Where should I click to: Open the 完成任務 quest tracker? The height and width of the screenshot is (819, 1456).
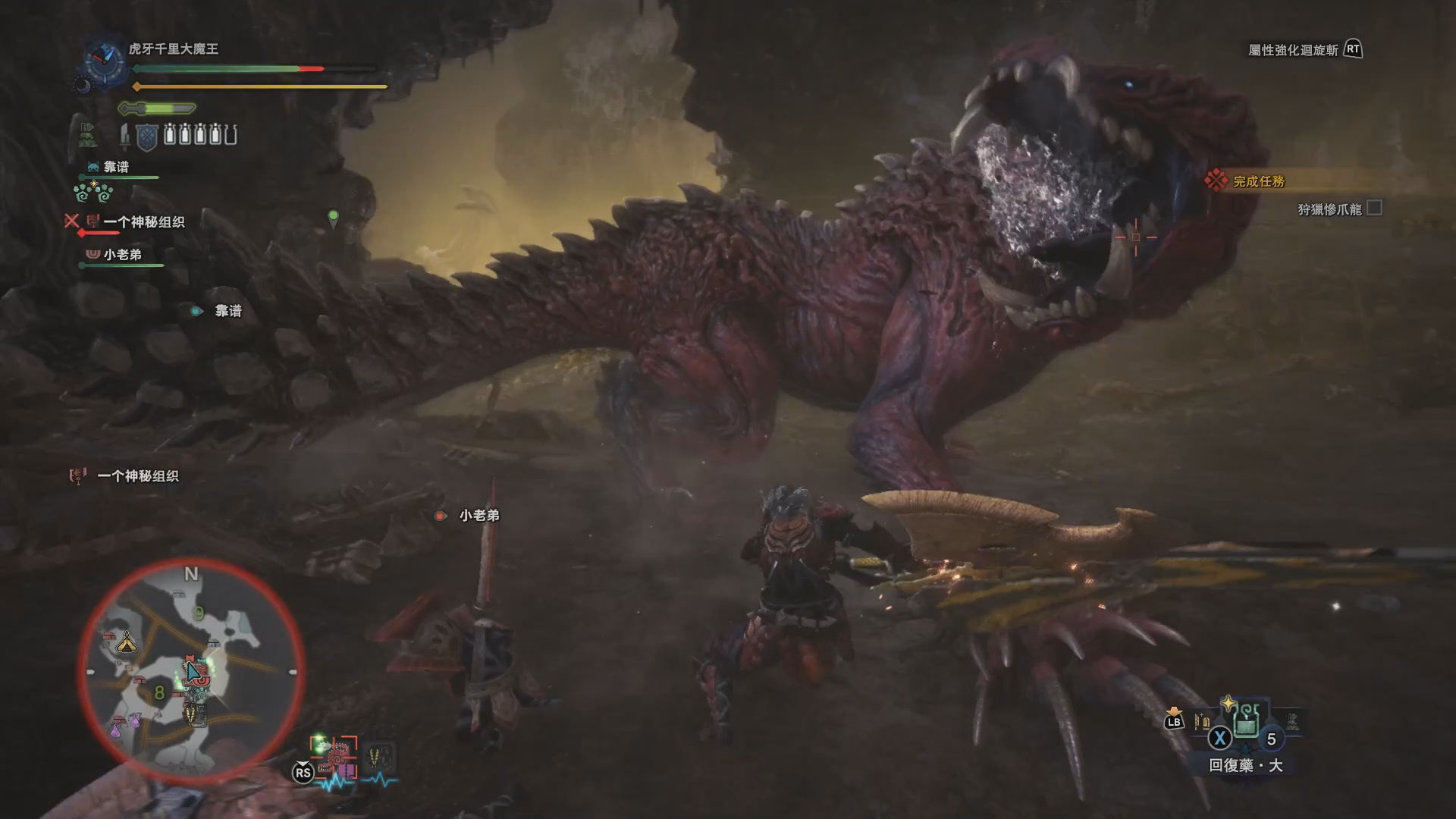(x=1259, y=181)
